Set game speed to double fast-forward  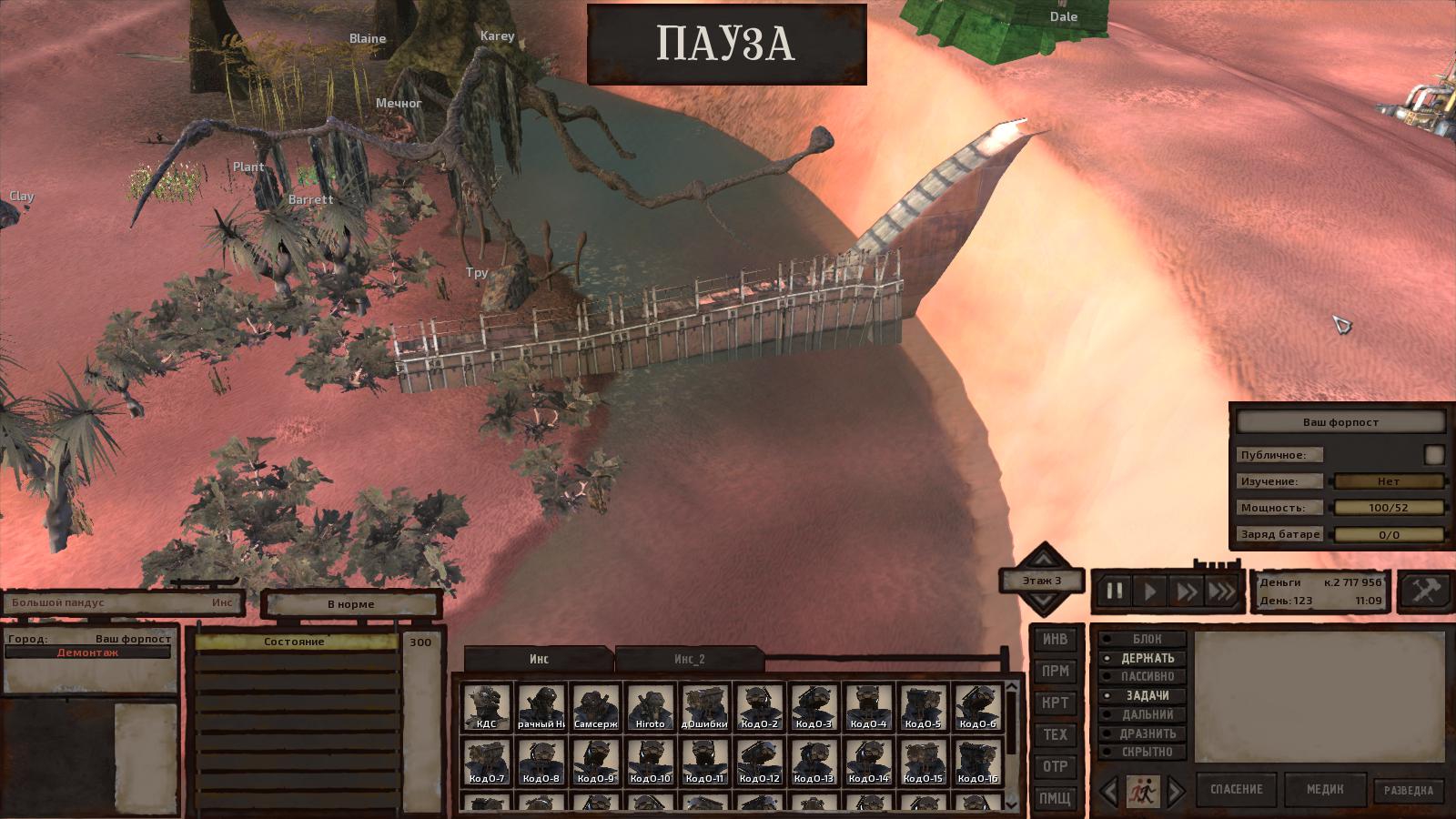(1186, 591)
